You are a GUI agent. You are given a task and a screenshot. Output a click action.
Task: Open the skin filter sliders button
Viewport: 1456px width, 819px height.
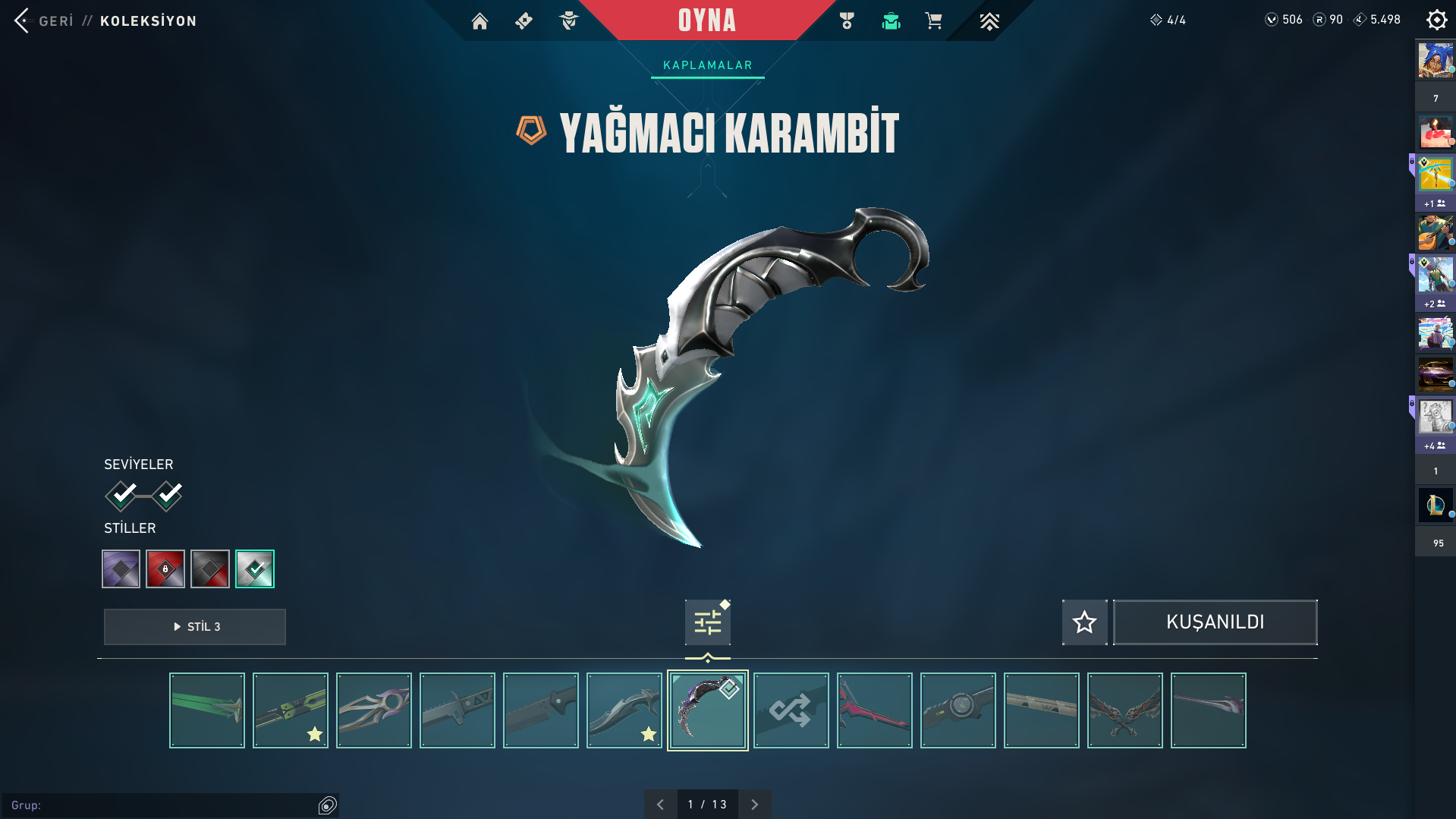click(707, 622)
